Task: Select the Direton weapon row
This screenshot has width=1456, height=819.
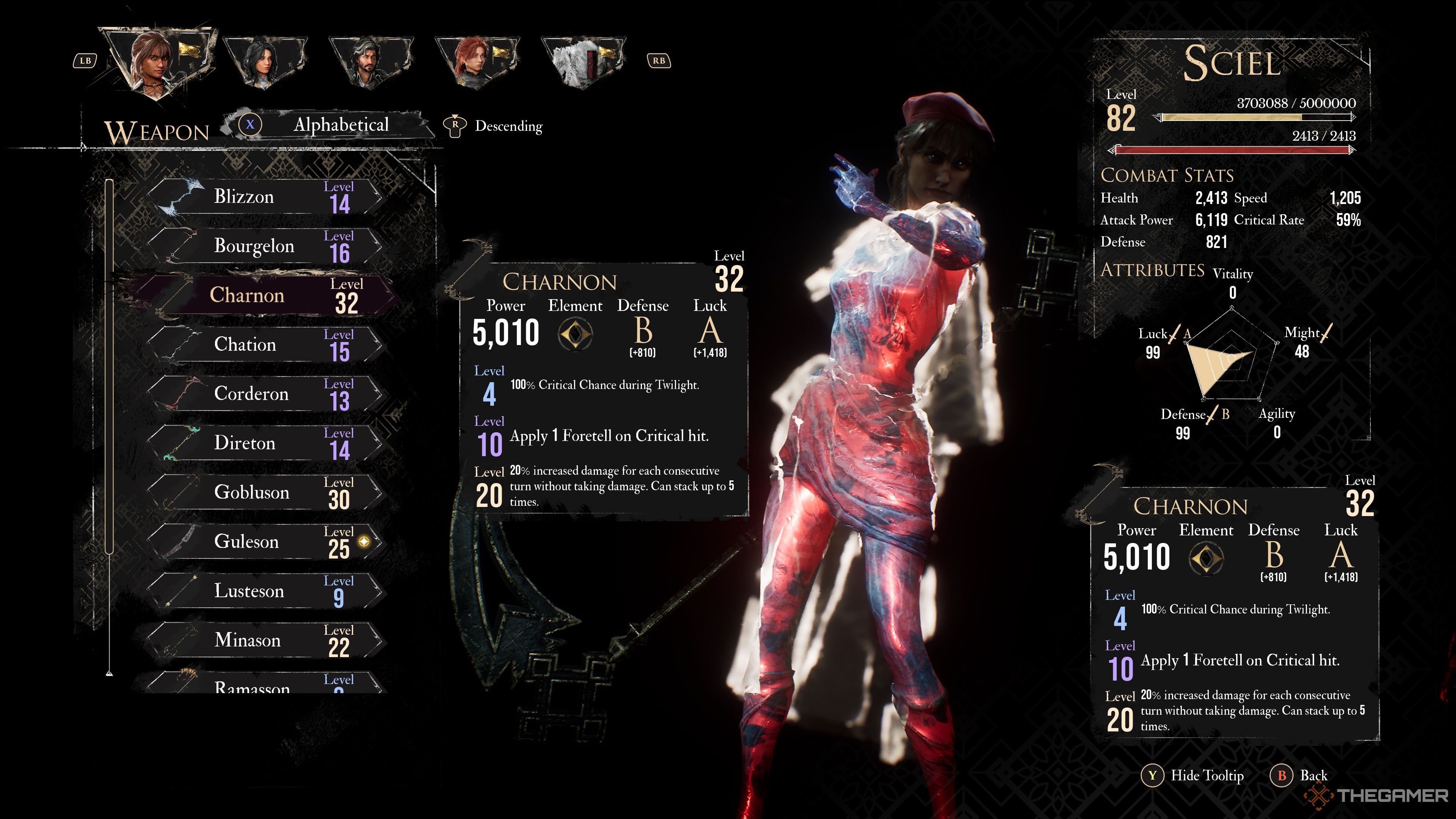Action: point(266,442)
